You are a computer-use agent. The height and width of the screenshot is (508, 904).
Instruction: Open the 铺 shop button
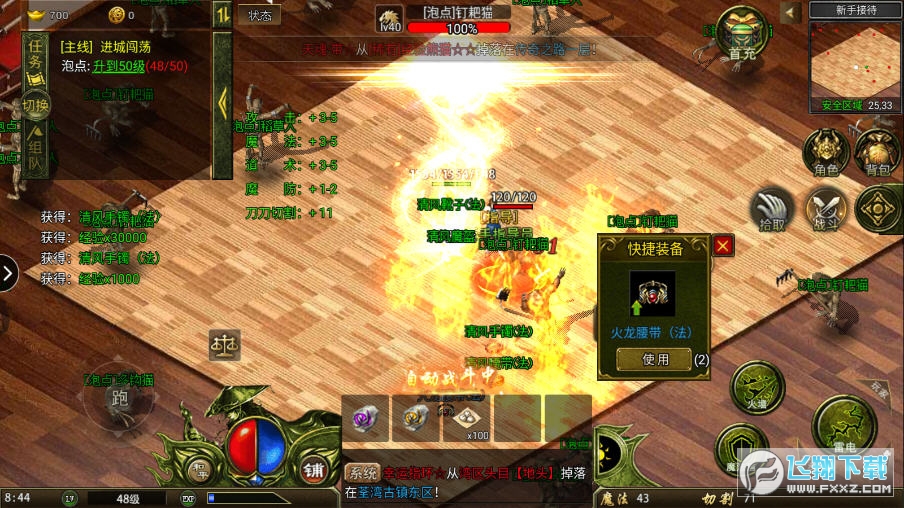(x=313, y=469)
